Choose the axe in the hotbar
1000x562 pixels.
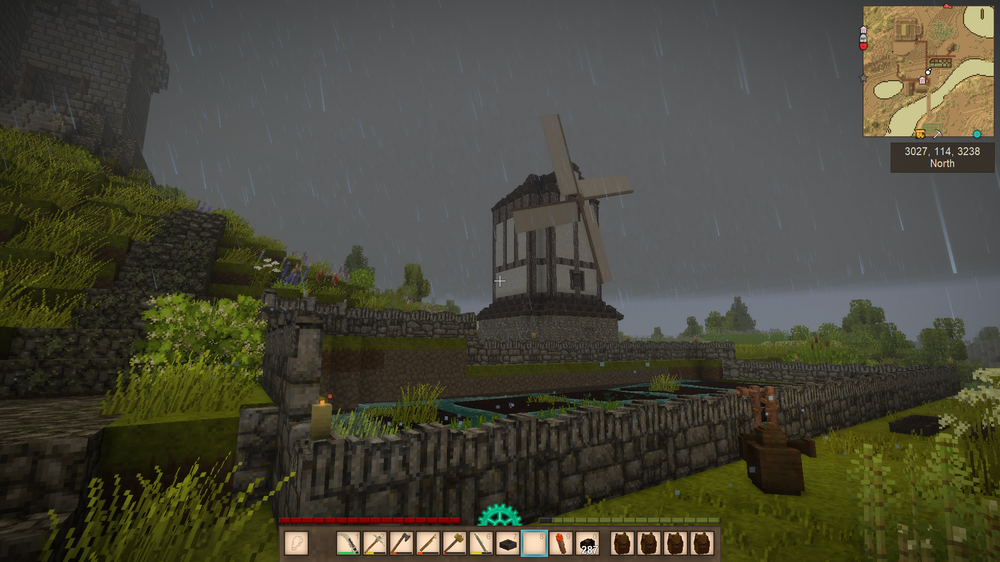[401, 544]
